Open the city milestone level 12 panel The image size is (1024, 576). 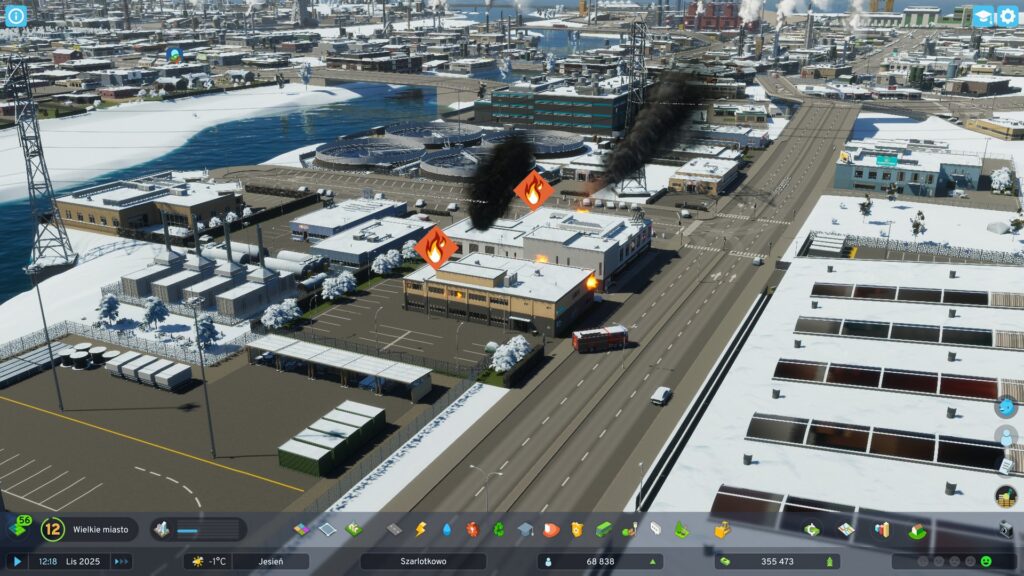click(x=52, y=529)
